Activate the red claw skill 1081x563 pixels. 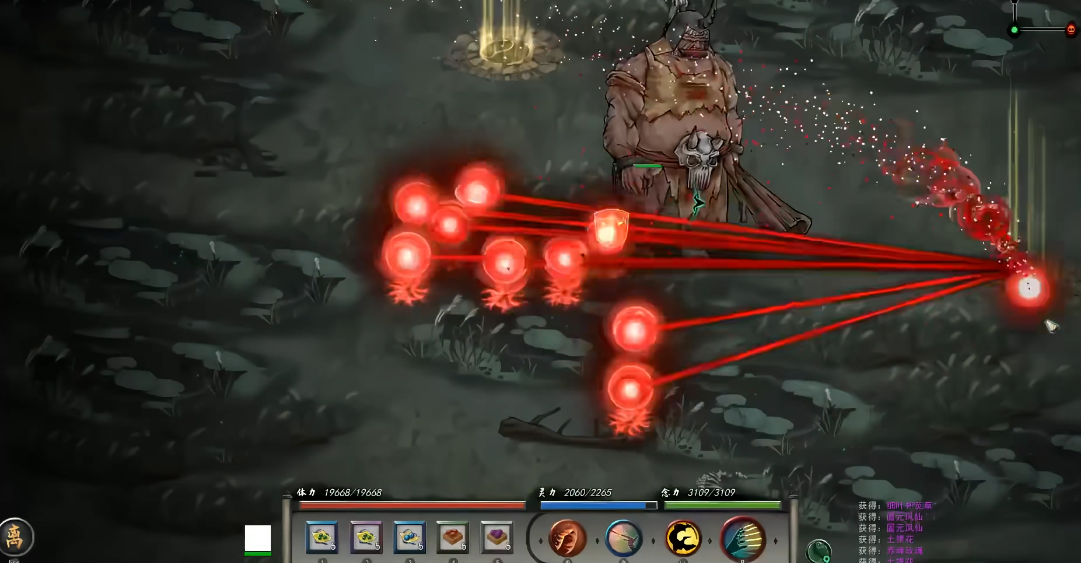point(568,539)
